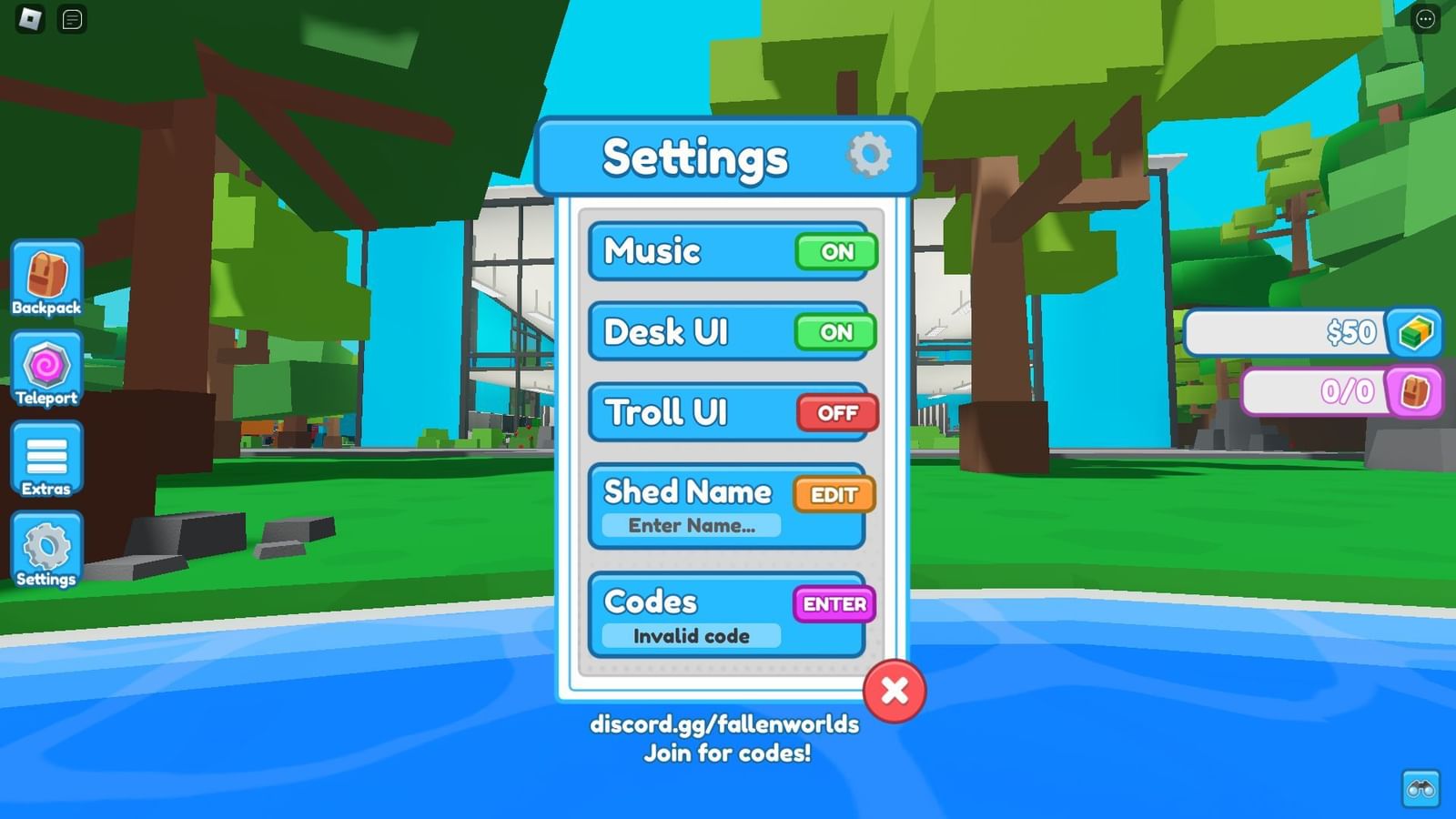Click the discord.gg/fallenworlds link text
This screenshot has width=1456, height=819.
[x=725, y=725]
